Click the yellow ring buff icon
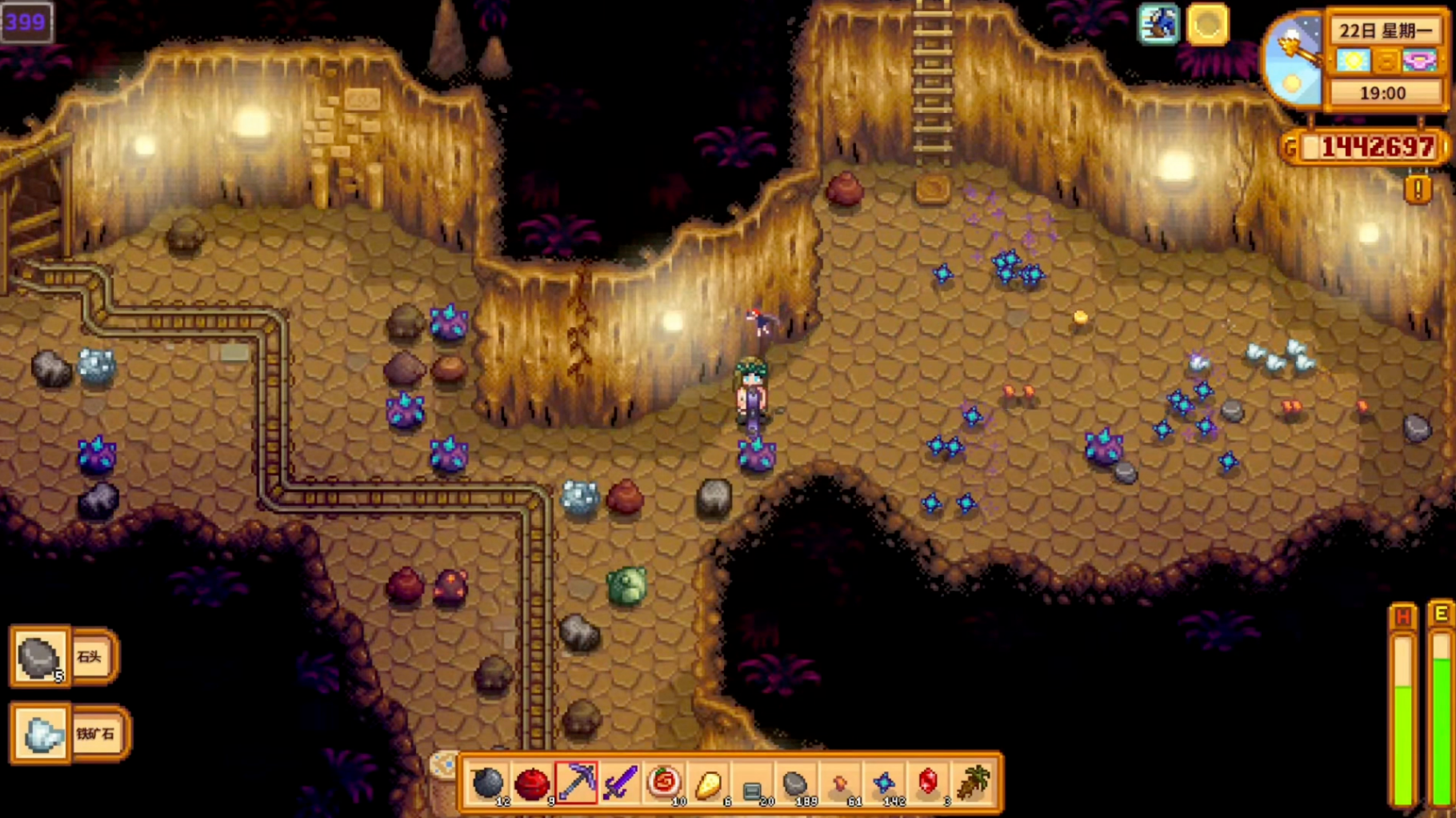 (x=1207, y=24)
